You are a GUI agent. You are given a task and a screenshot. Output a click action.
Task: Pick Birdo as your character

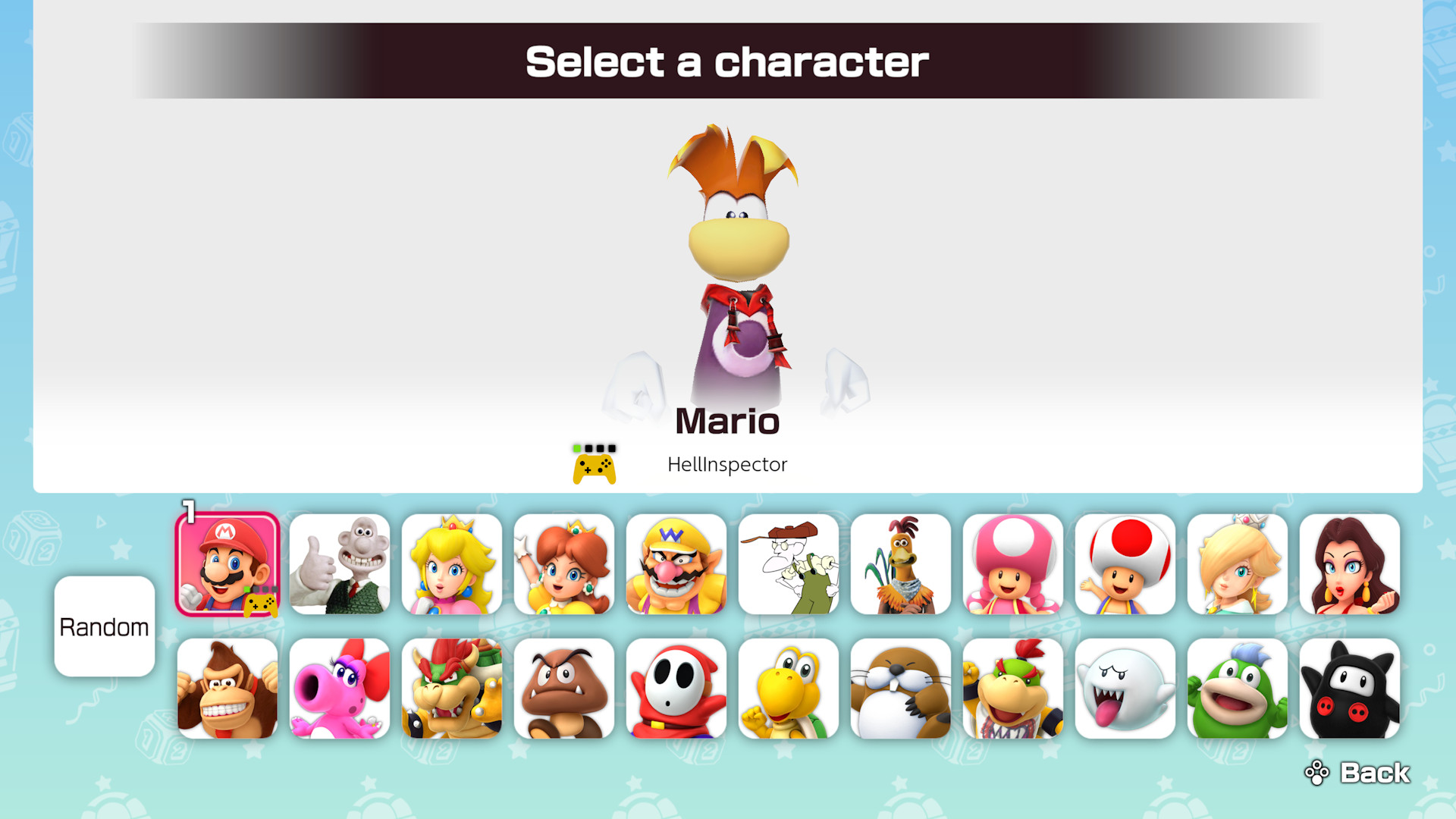pyautogui.click(x=339, y=689)
